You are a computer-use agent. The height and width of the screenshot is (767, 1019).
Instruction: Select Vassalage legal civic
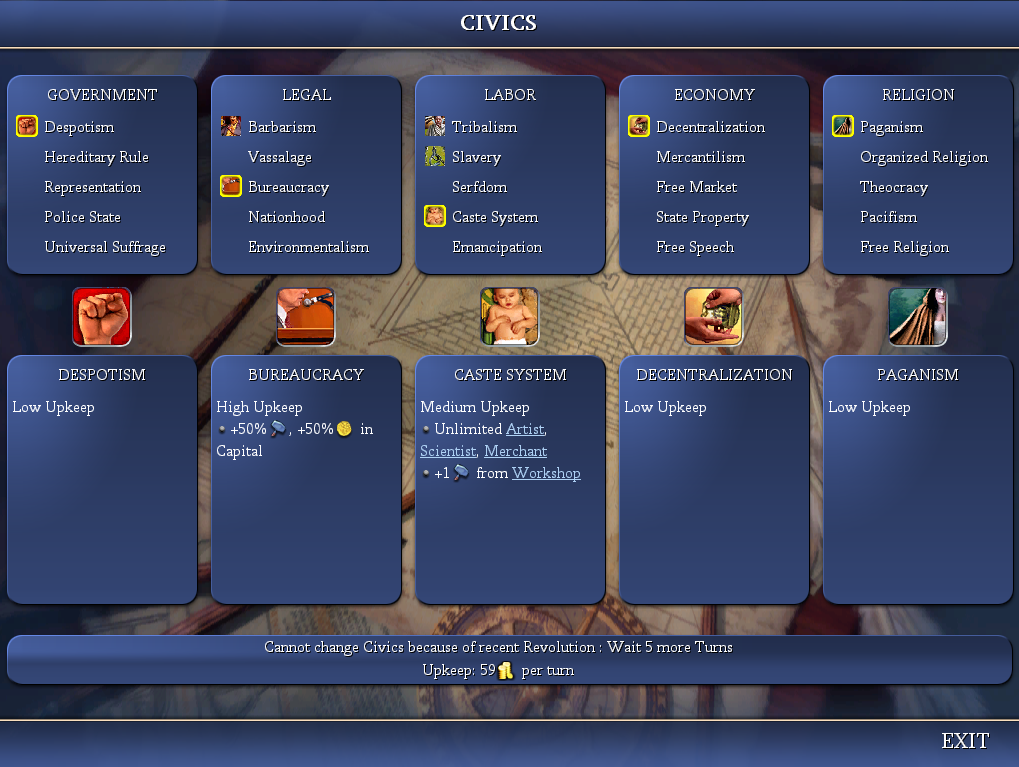280,157
